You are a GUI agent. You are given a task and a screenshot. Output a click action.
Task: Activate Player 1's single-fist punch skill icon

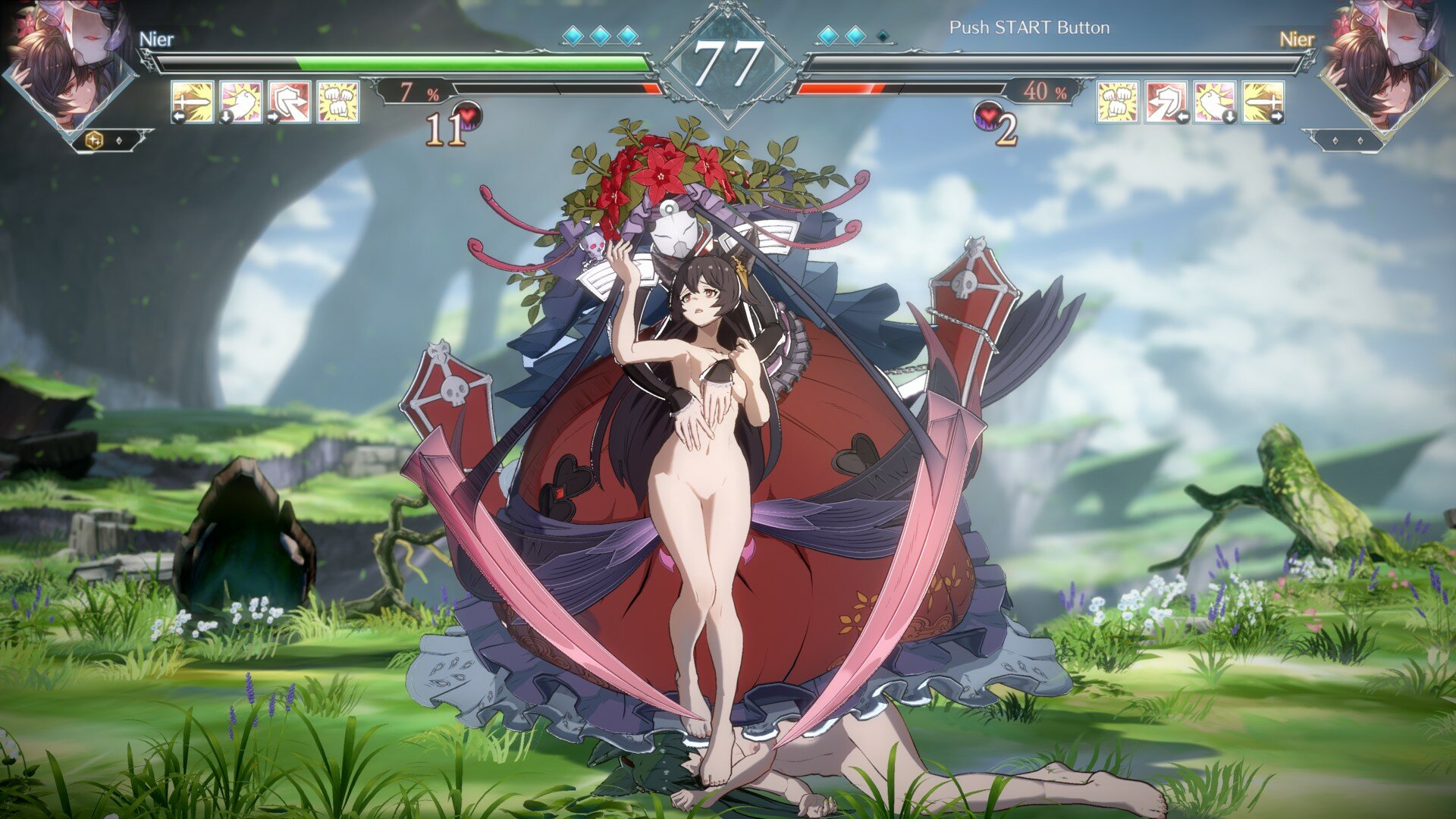click(241, 102)
